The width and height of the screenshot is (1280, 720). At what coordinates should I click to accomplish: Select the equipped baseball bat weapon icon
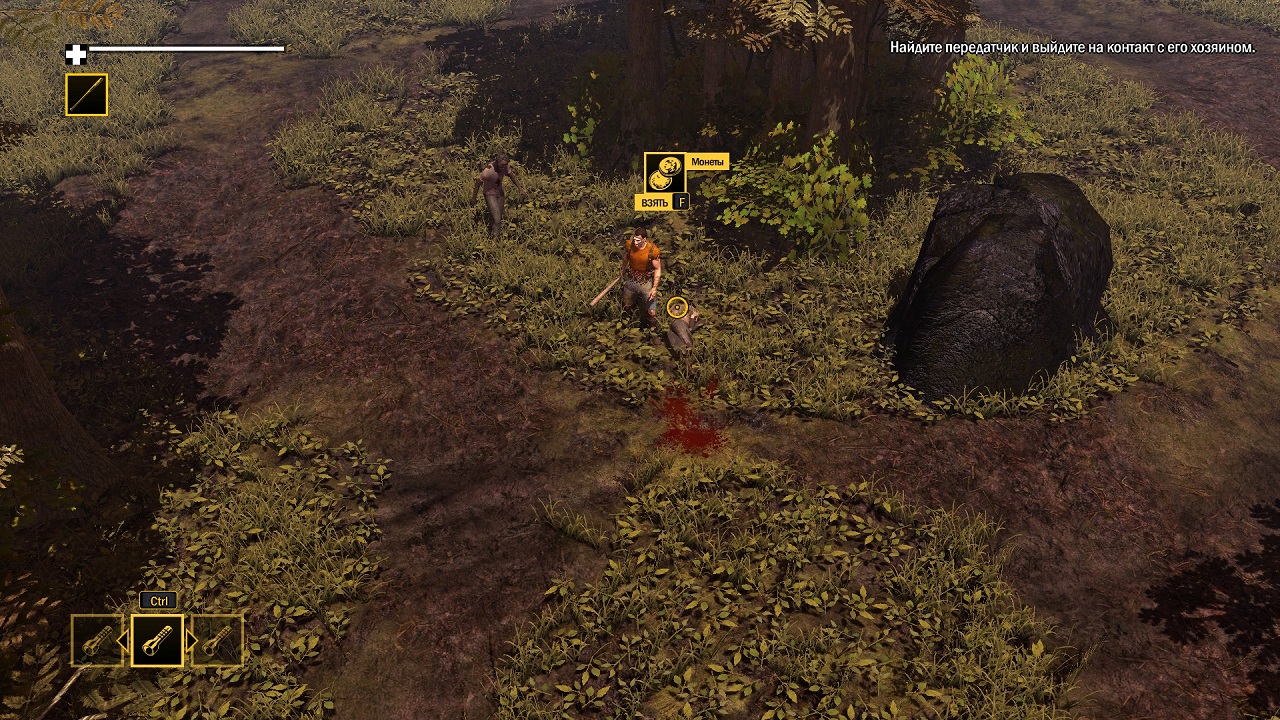[x=86, y=95]
